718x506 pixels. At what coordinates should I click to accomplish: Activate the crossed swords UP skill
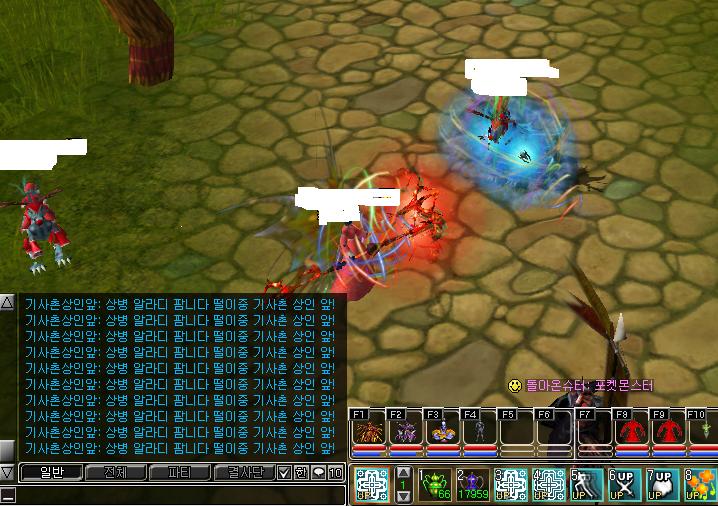[x=624, y=484]
